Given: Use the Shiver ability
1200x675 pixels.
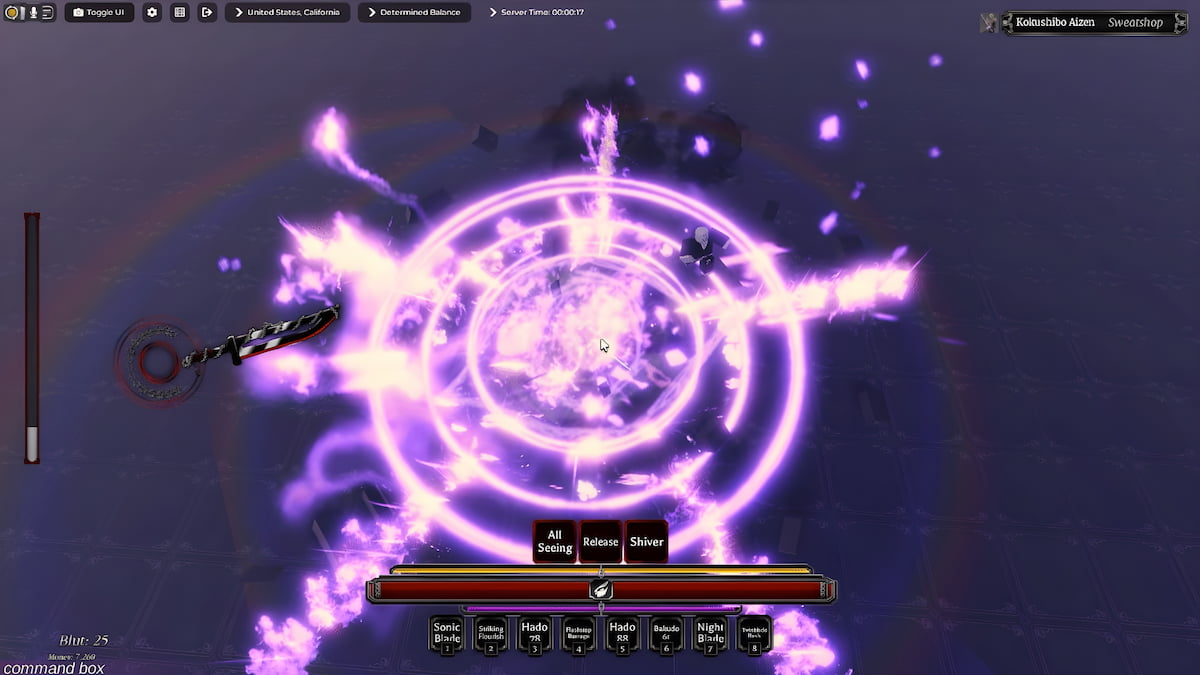Looking at the screenshot, I should coord(646,542).
